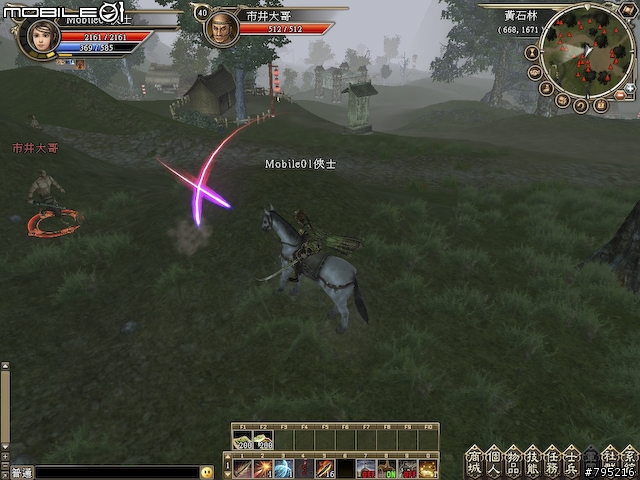Activate the fiery burst skill icon
640x480 pixels.
tap(264, 468)
